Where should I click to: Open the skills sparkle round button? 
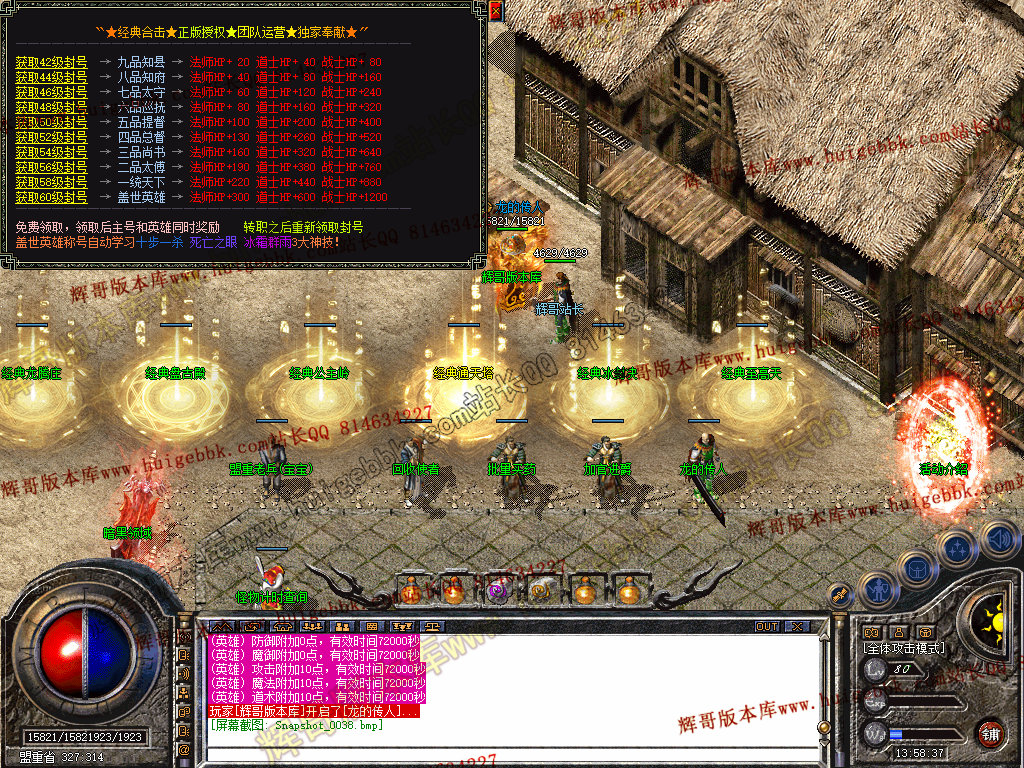pyautogui.click(x=958, y=548)
